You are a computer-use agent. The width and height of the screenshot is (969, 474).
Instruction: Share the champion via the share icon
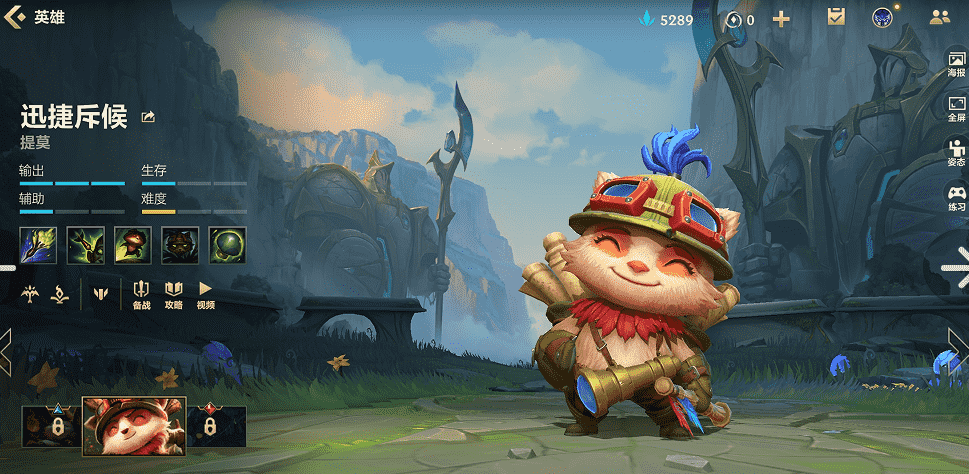pos(149,117)
